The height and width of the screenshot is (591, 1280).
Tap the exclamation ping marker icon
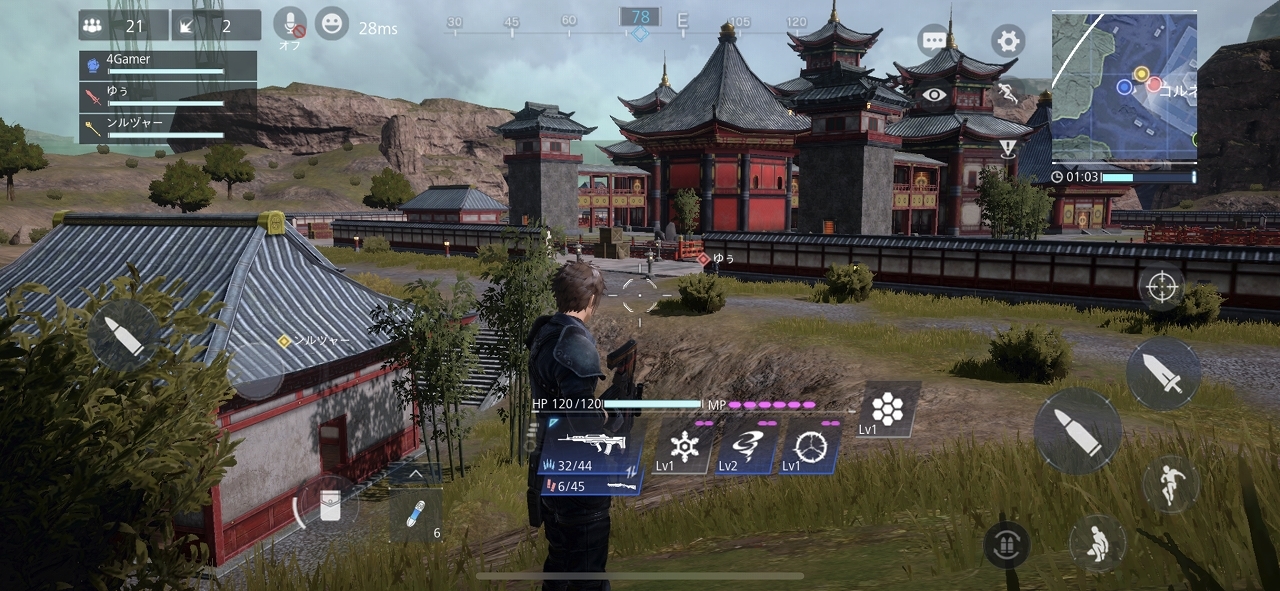click(1008, 149)
